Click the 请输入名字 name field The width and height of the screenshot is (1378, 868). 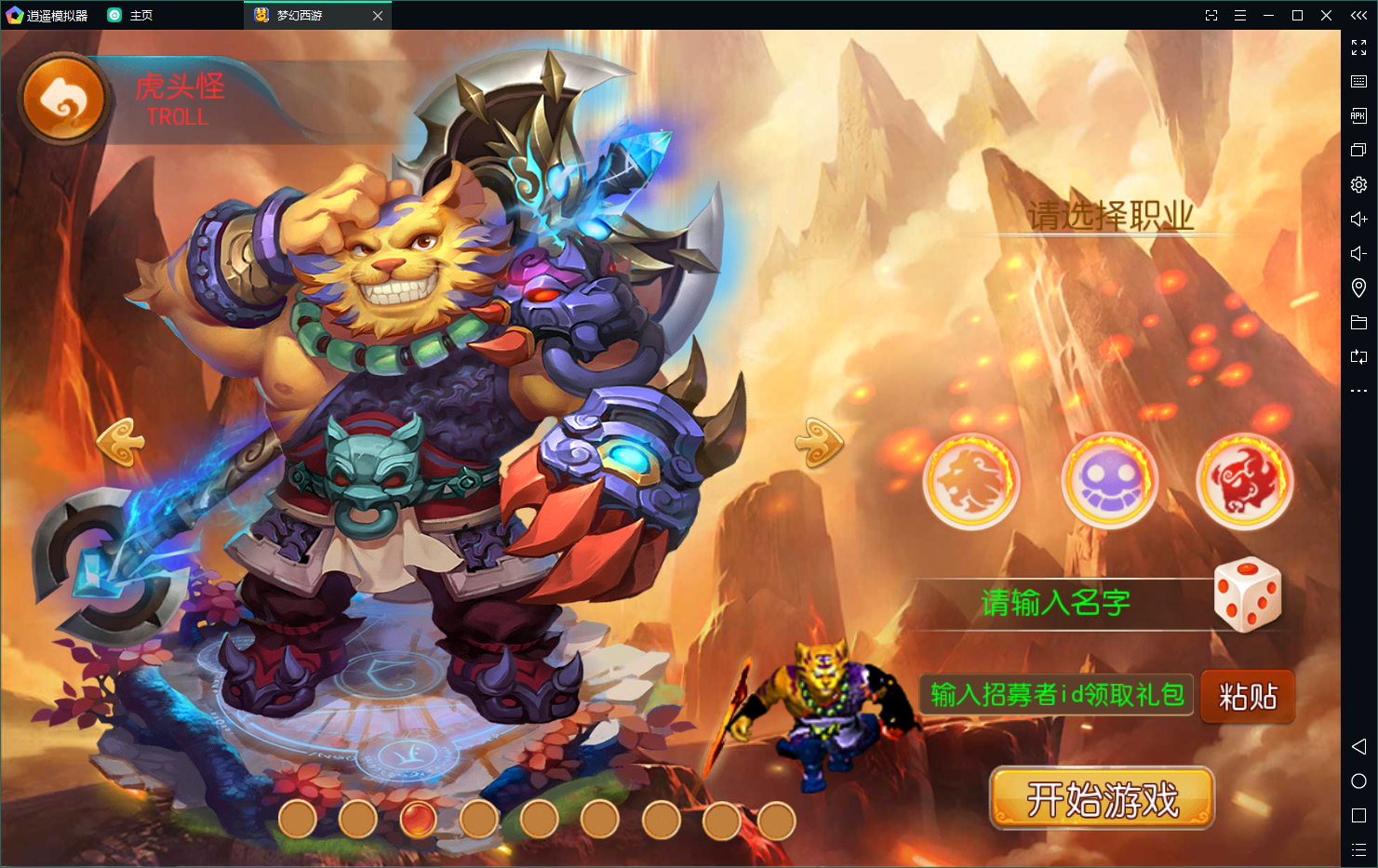click(x=1056, y=604)
